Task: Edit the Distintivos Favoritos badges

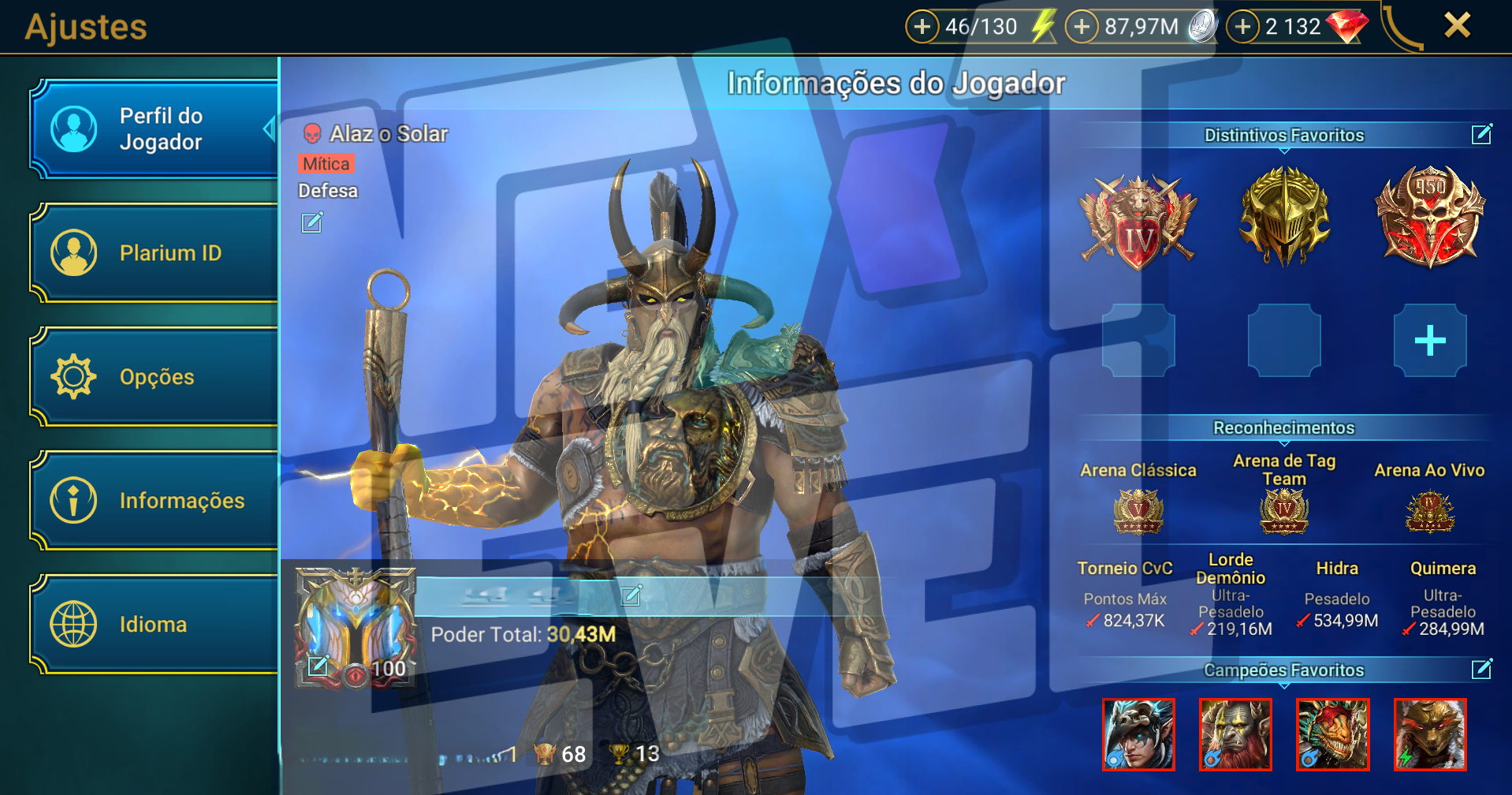Action: click(x=1481, y=135)
